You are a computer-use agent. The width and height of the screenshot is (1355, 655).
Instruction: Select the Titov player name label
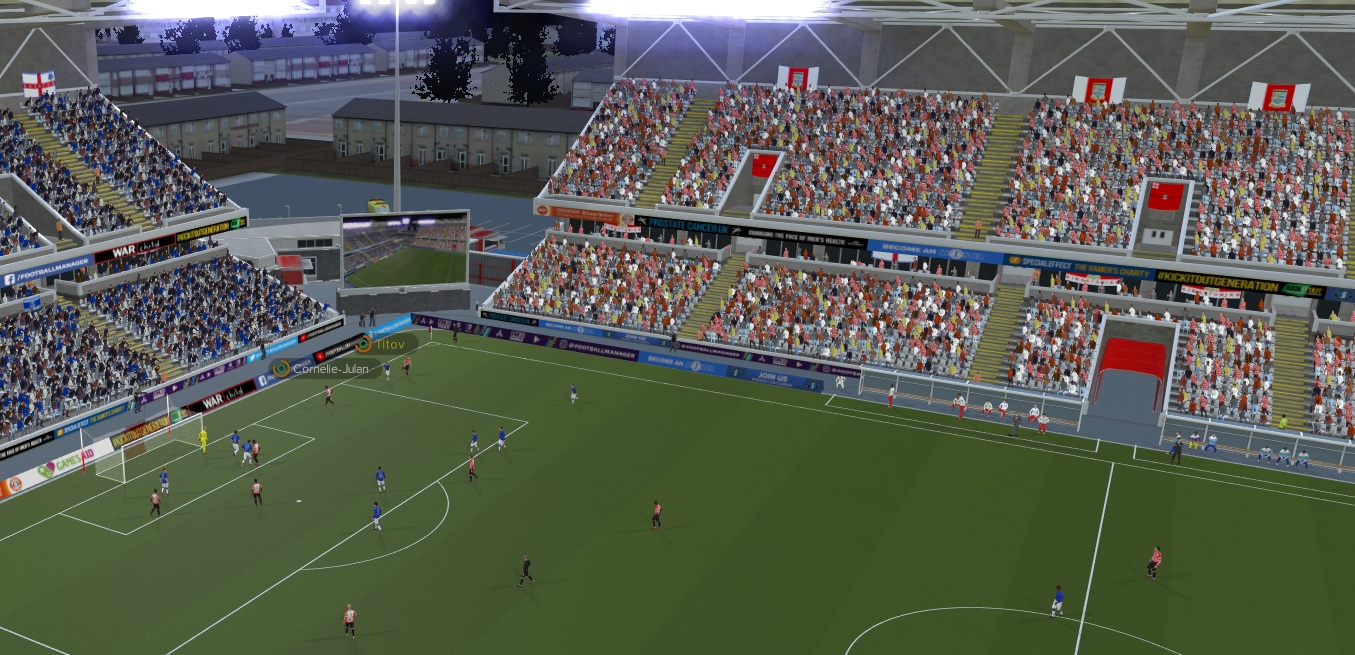pyautogui.click(x=390, y=344)
